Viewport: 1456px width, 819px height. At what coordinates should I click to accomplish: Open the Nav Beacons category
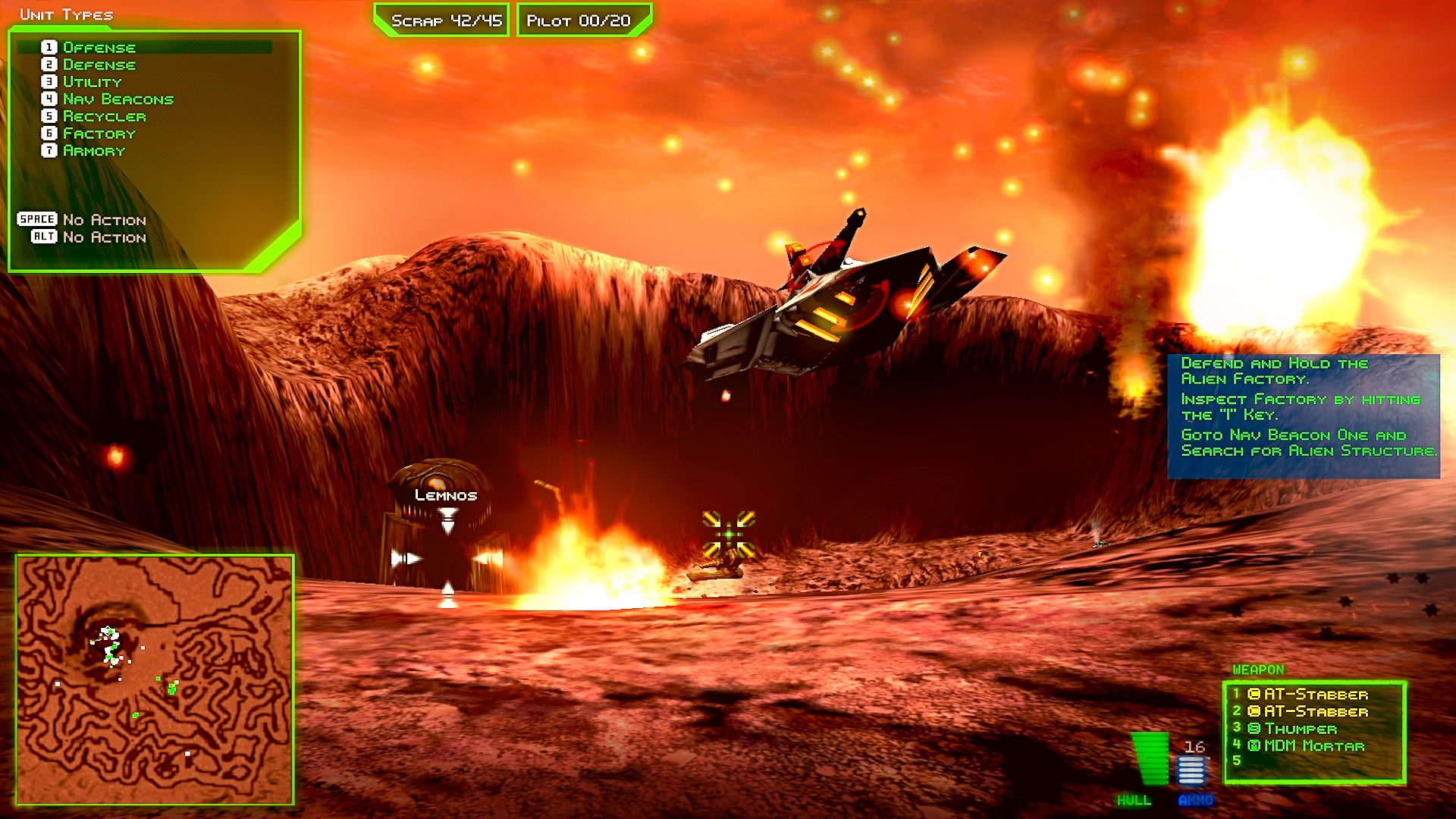(x=118, y=99)
